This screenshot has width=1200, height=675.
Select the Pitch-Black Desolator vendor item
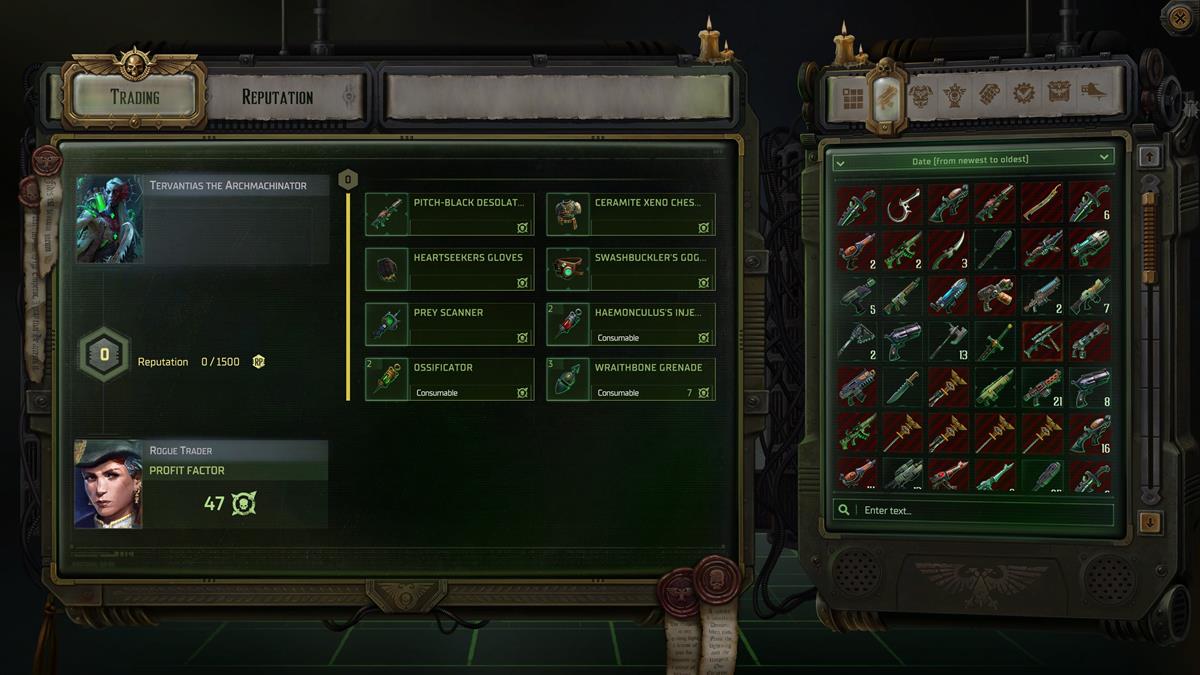450,214
